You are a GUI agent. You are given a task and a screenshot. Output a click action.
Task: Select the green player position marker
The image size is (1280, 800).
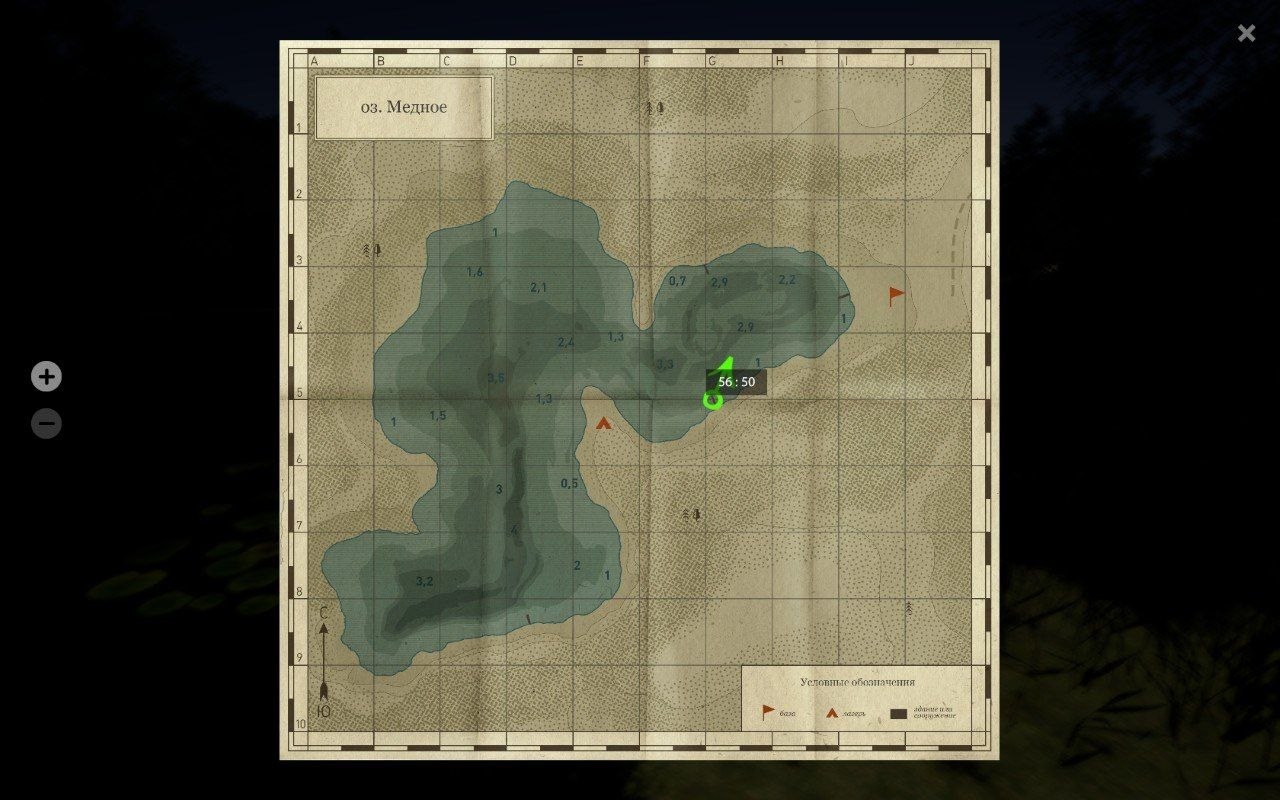[713, 399]
